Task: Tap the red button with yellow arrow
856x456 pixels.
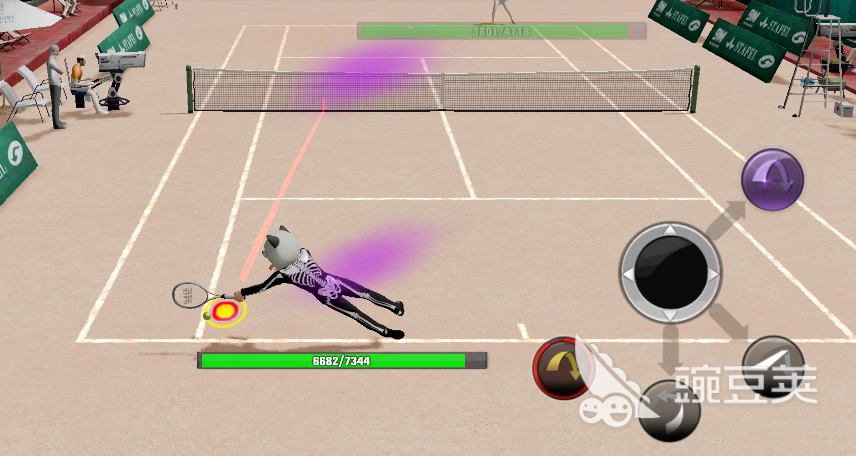Action: (x=565, y=369)
